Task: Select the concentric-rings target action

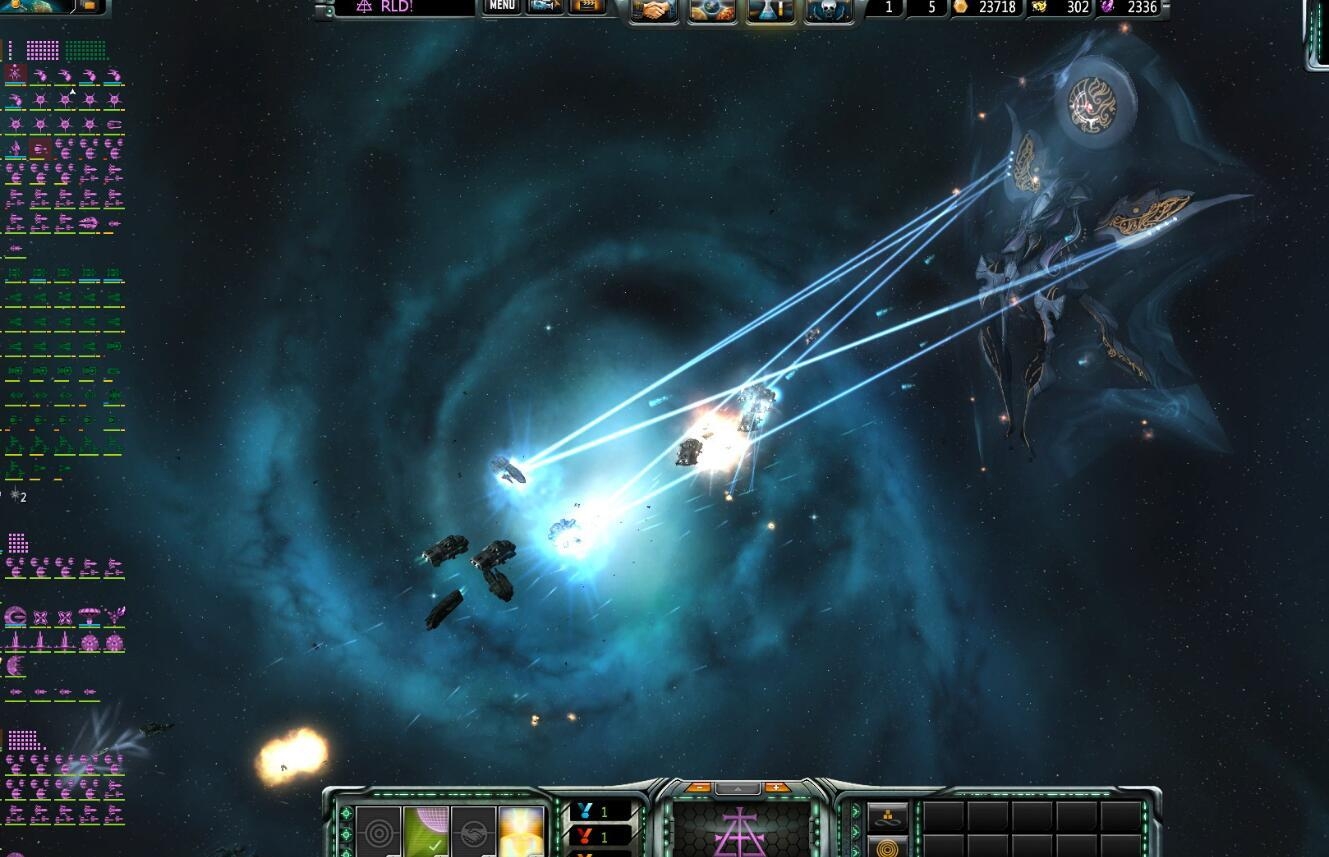Action: pyautogui.click(x=378, y=832)
